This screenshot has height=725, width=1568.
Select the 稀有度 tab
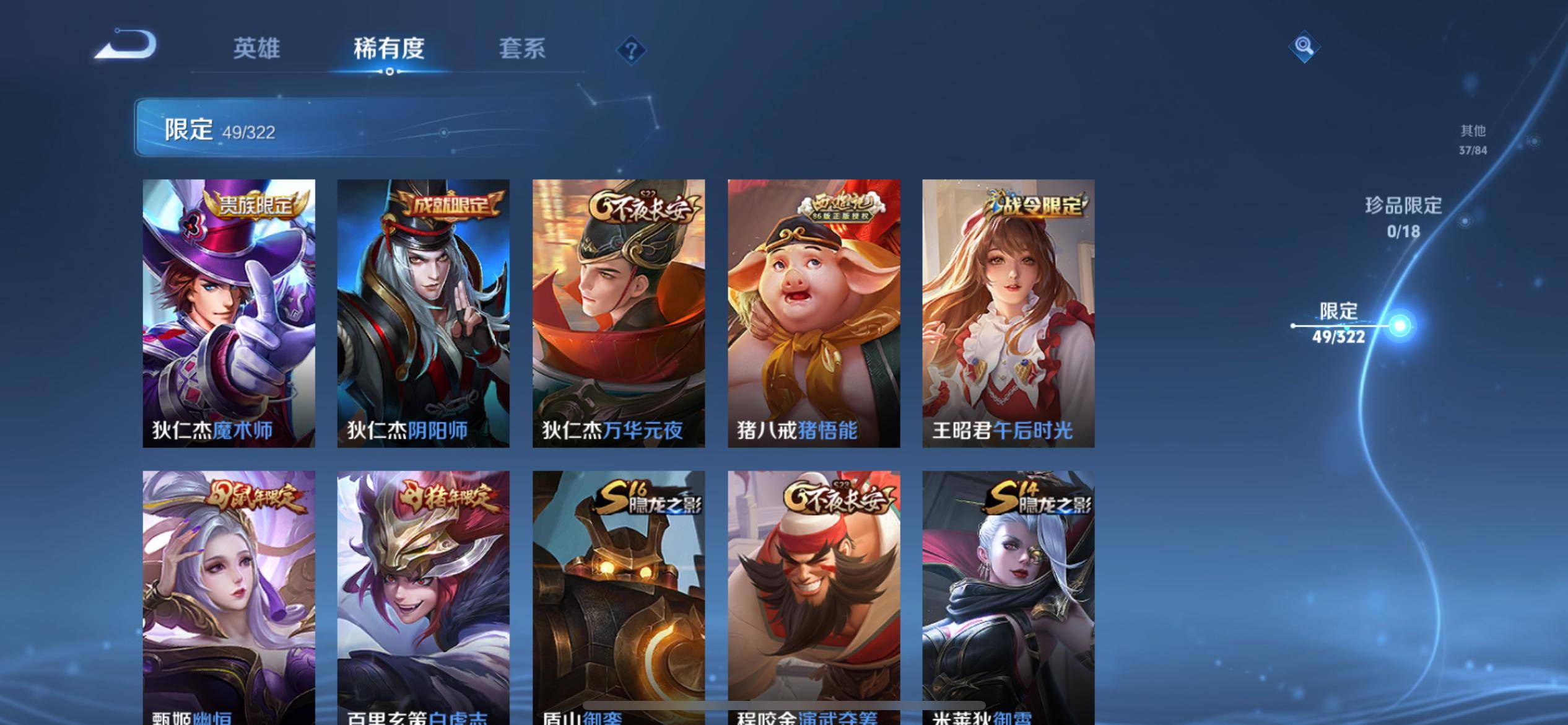tap(389, 48)
